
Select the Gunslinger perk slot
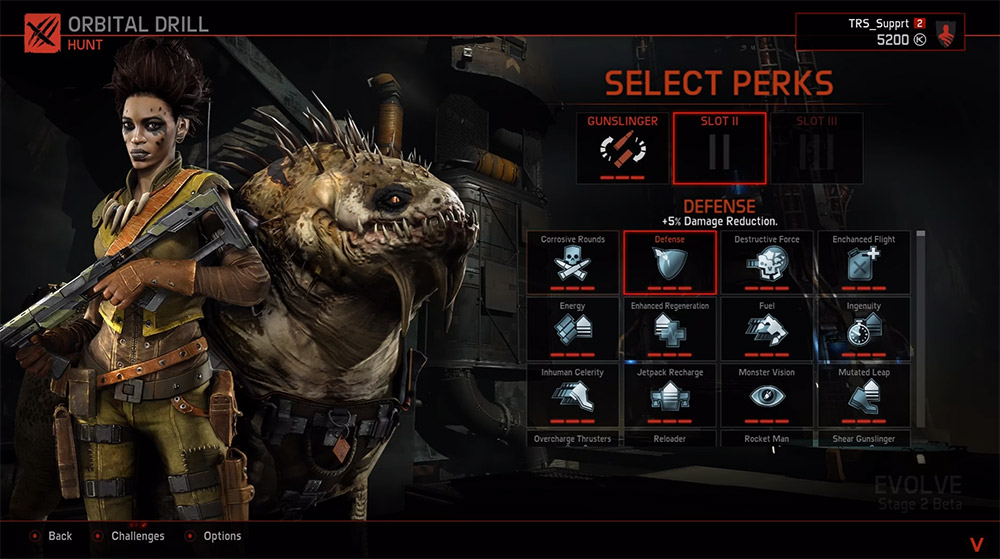pyautogui.click(x=622, y=148)
